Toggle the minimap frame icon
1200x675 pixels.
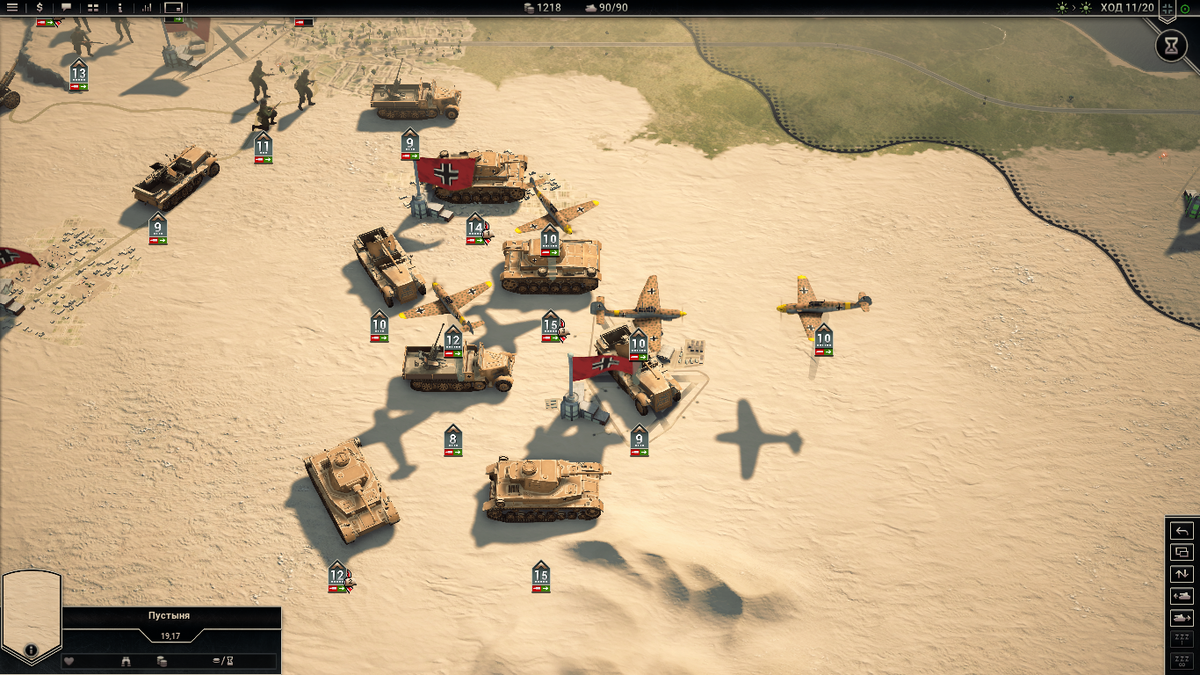pos(174,7)
